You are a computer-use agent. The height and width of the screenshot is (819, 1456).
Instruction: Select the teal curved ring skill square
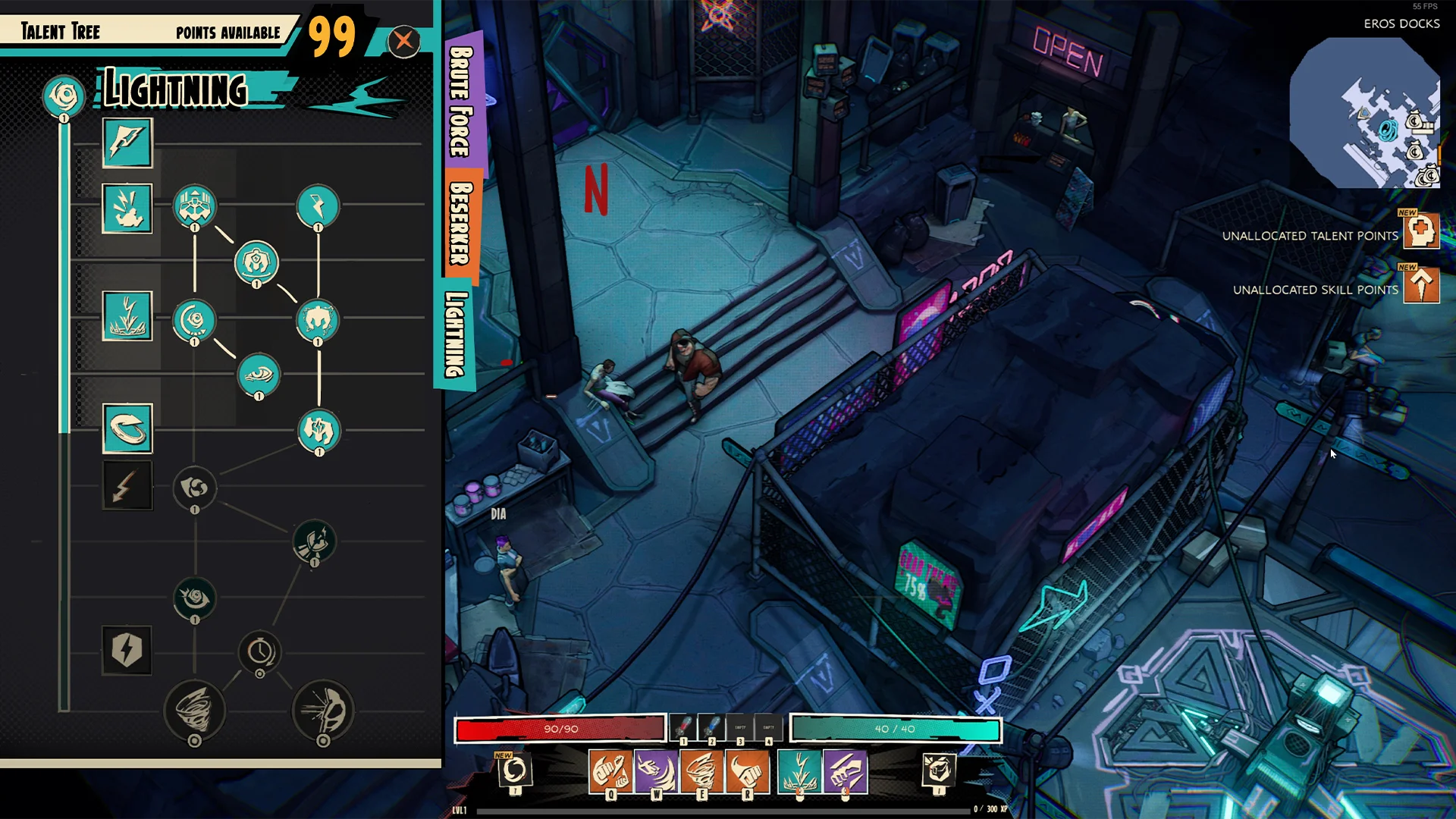pyautogui.click(x=127, y=428)
